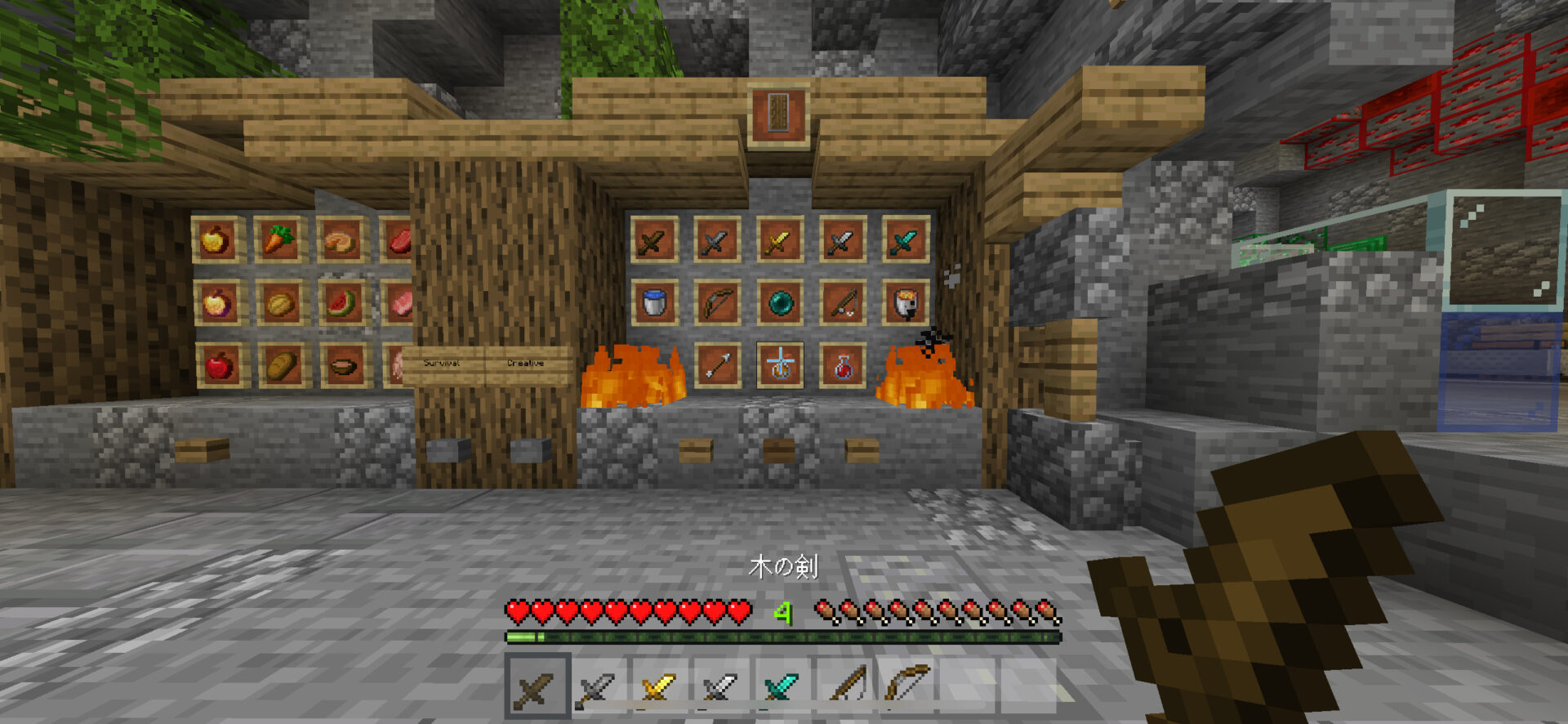Select the wooden sword hotbar slot
Screen dimensions: 1568x724
[x=537, y=687]
